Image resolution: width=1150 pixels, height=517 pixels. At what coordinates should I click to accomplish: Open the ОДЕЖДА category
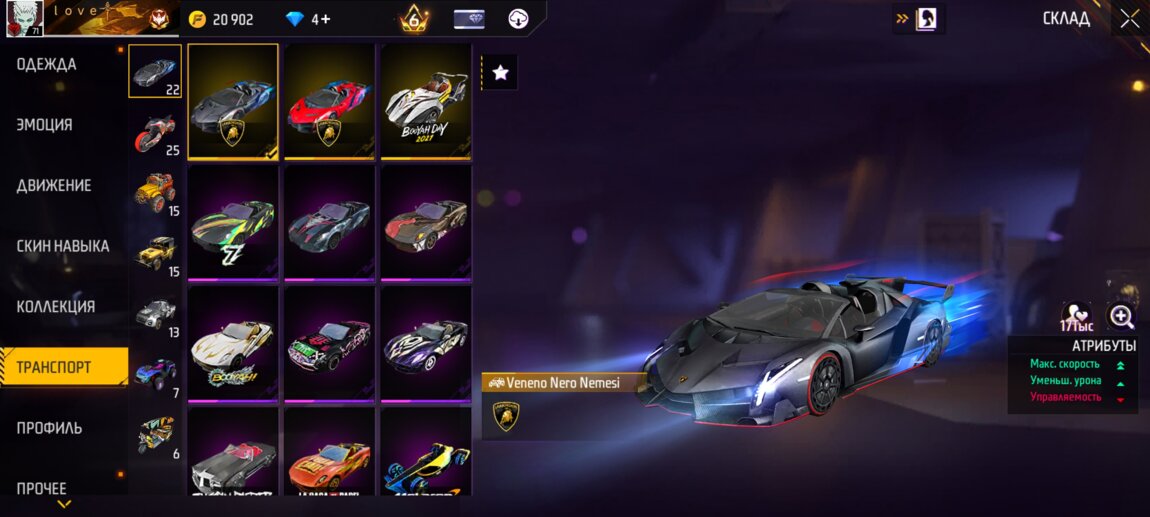tap(47, 65)
